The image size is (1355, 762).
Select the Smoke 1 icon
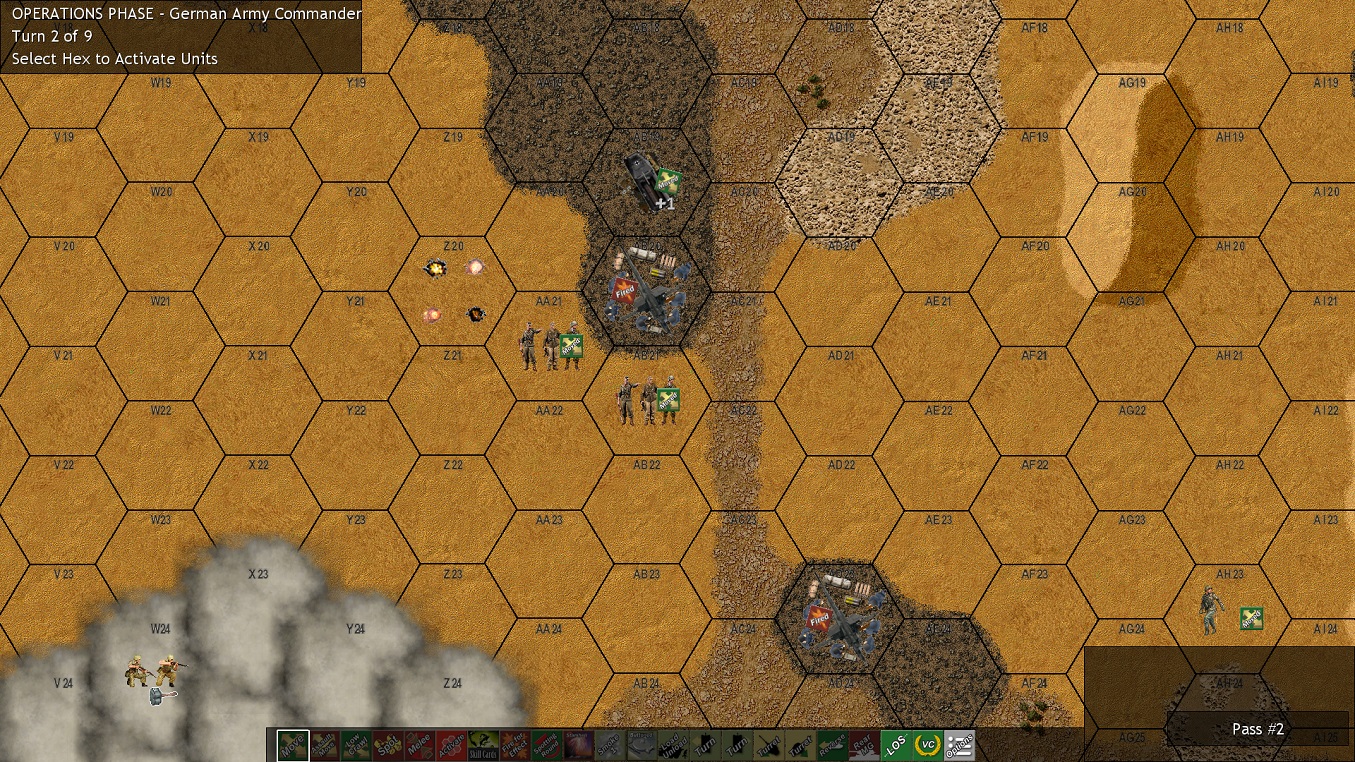613,744
